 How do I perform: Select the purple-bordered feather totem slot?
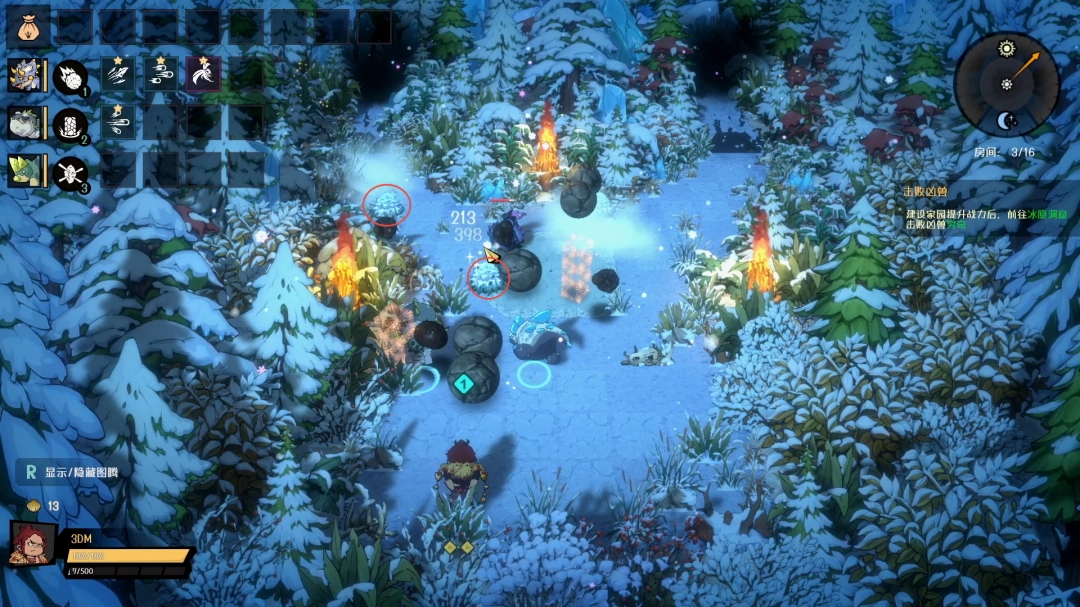(x=204, y=75)
